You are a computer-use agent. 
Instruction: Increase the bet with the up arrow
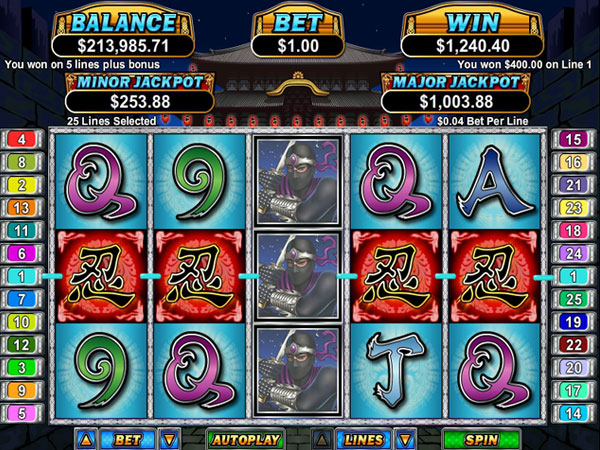[84, 438]
